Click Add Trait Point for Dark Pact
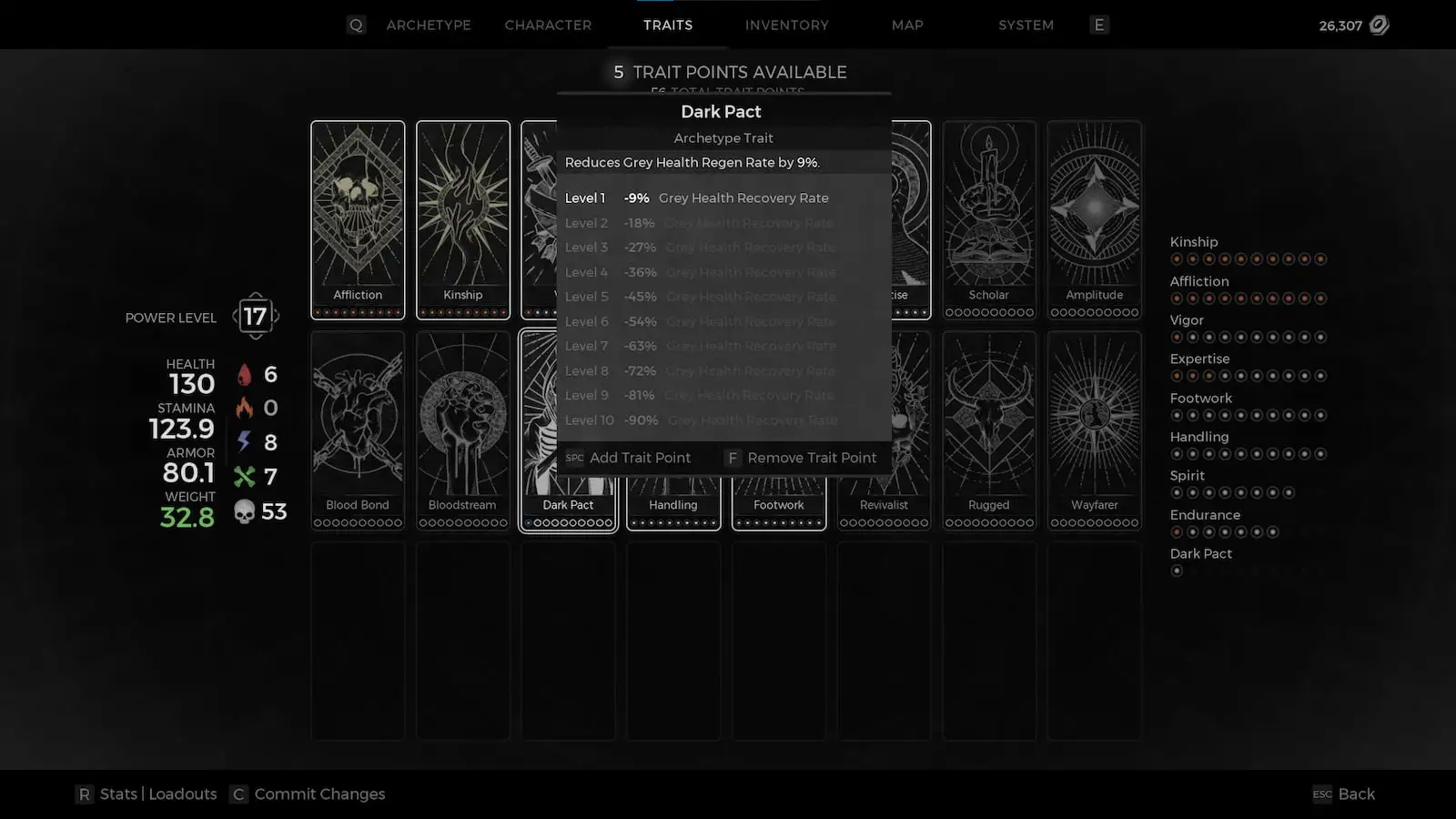 tap(641, 458)
